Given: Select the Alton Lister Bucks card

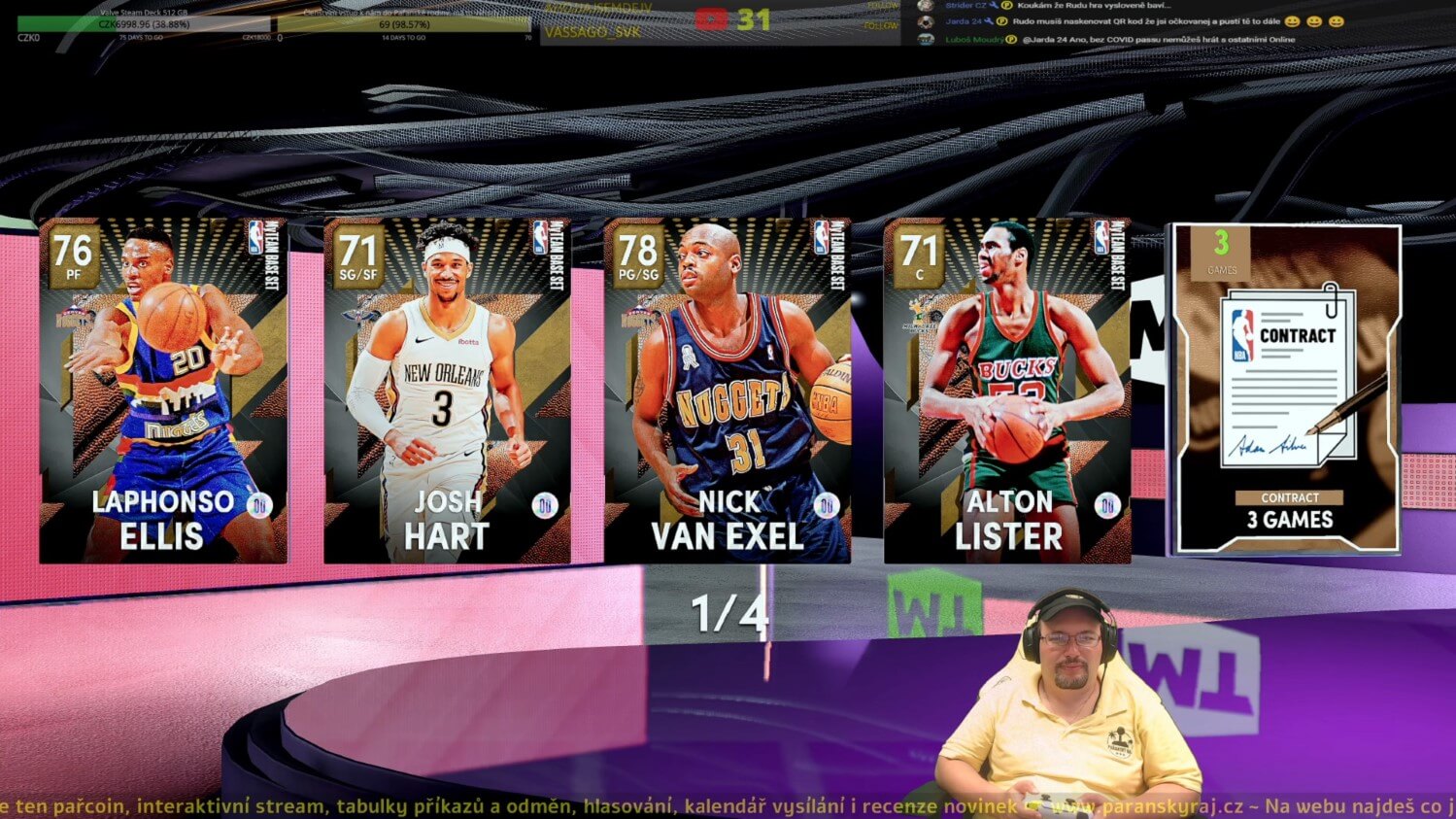Looking at the screenshot, I should (1007, 391).
